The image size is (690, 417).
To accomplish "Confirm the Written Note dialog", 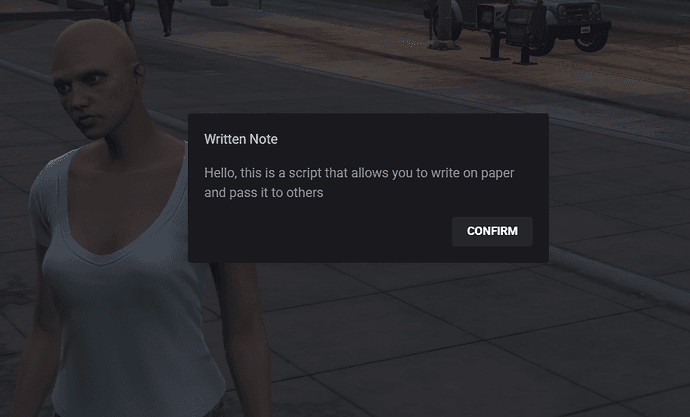I will click(492, 231).
